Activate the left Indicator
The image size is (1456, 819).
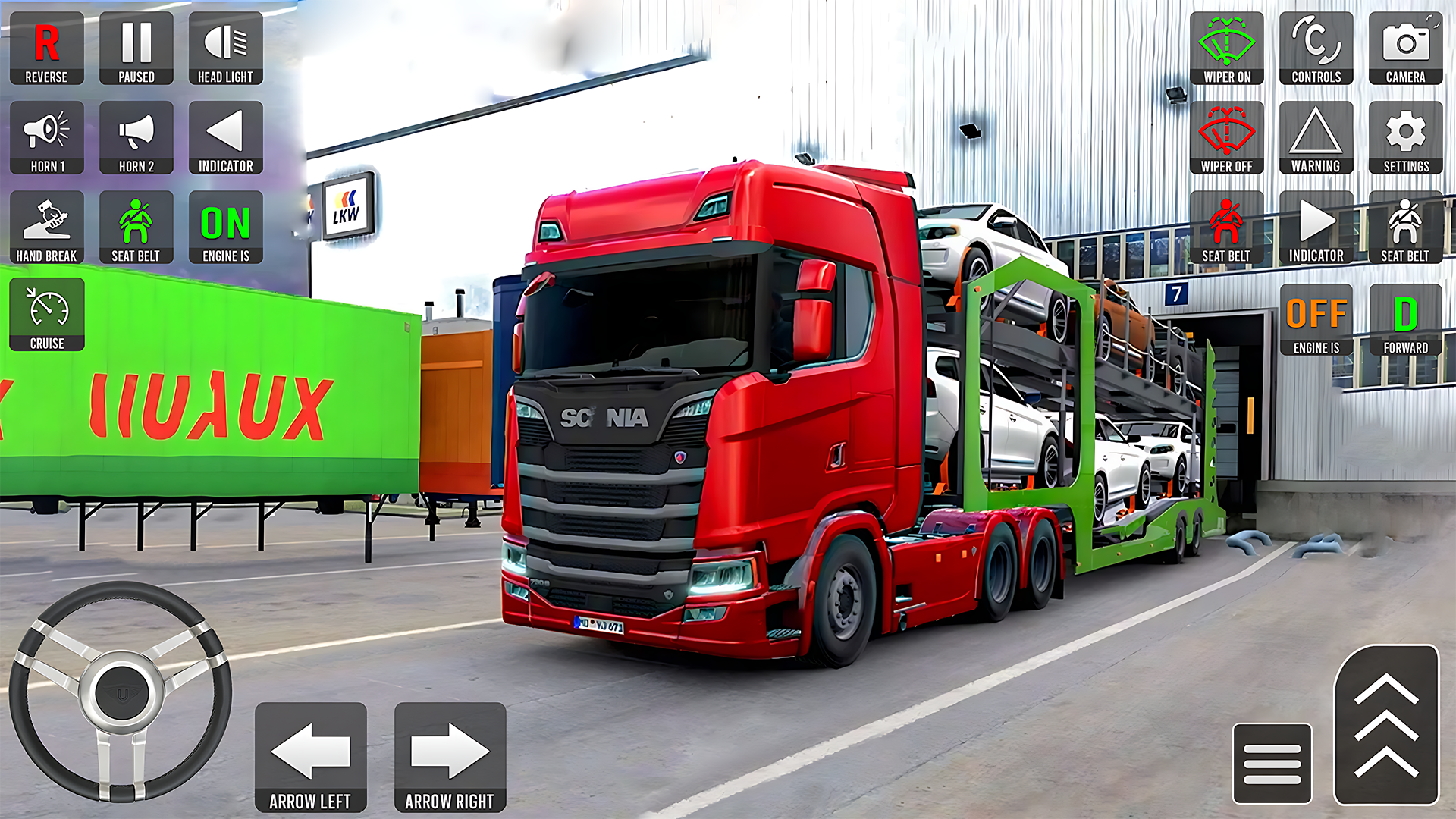[225, 137]
